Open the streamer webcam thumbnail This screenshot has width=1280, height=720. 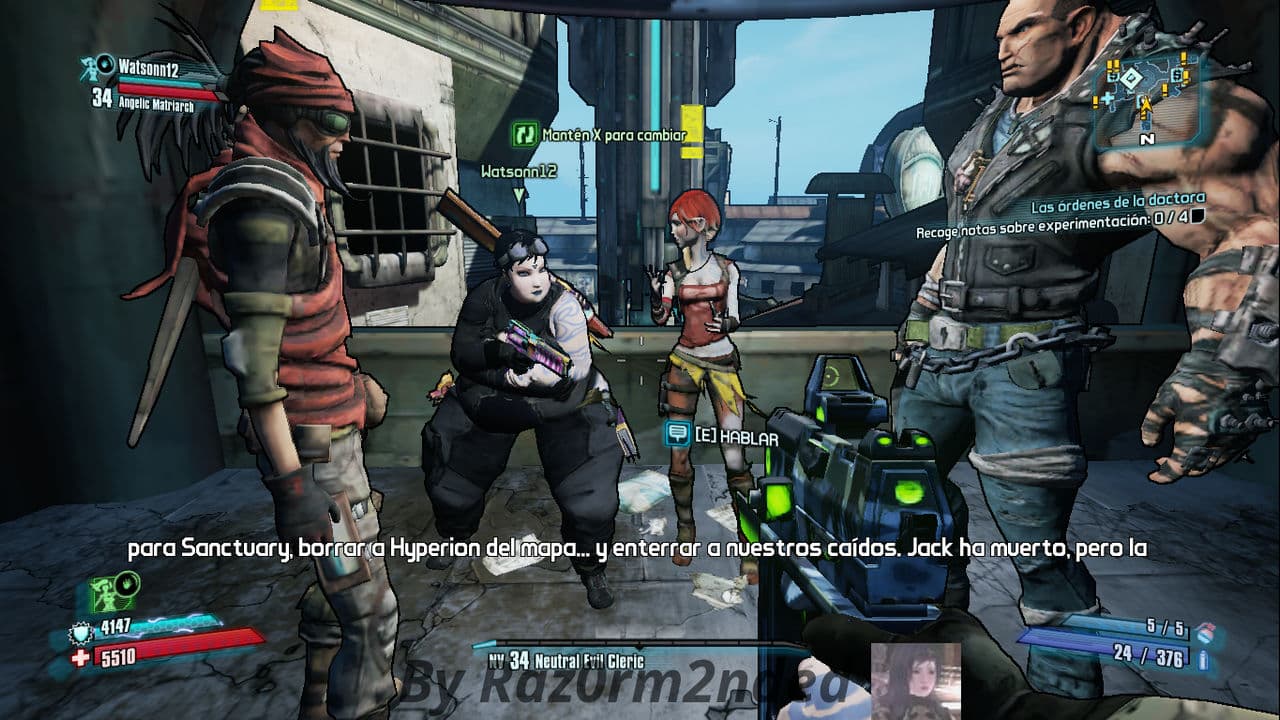click(x=915, y=680)
